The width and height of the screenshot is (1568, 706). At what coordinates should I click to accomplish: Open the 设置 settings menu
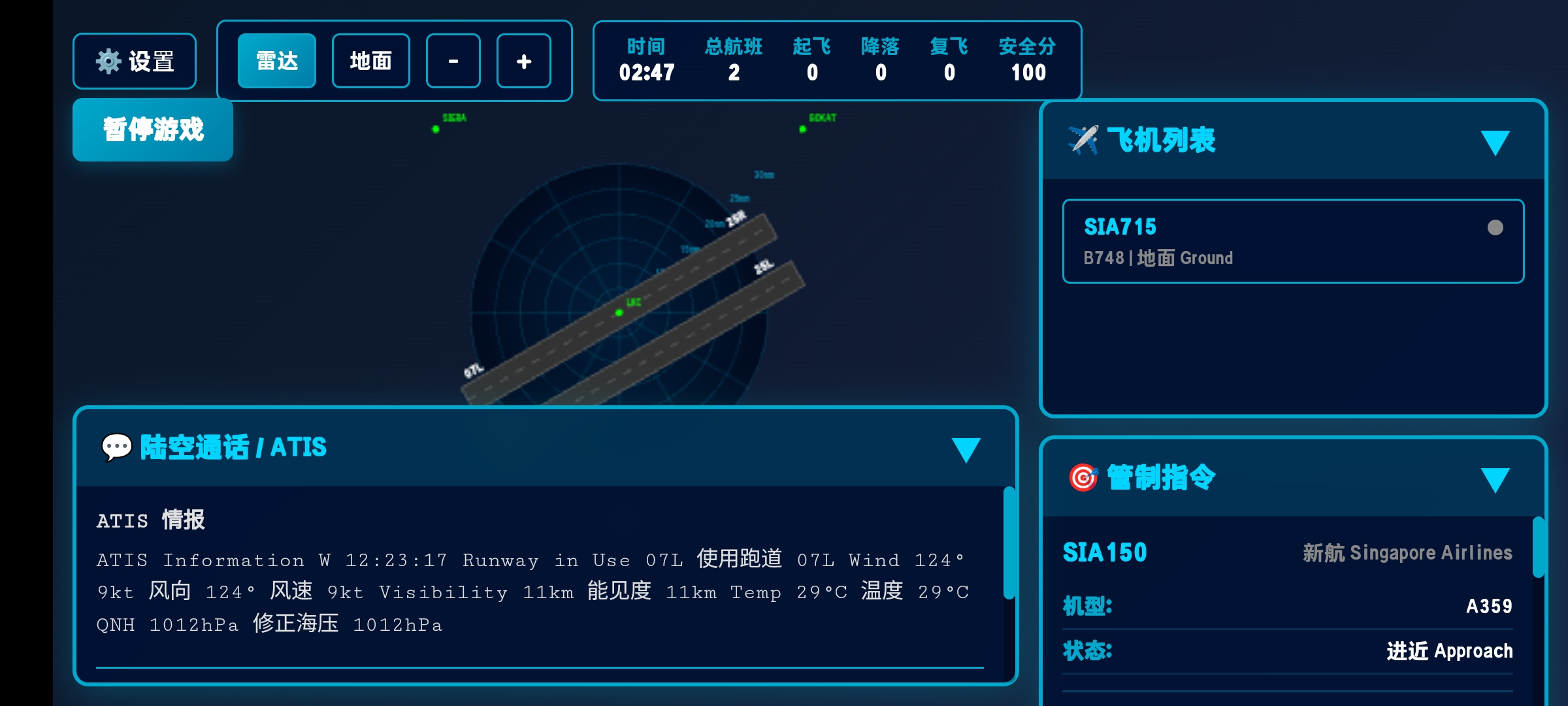pyautogui.click(x=135, y=61)
